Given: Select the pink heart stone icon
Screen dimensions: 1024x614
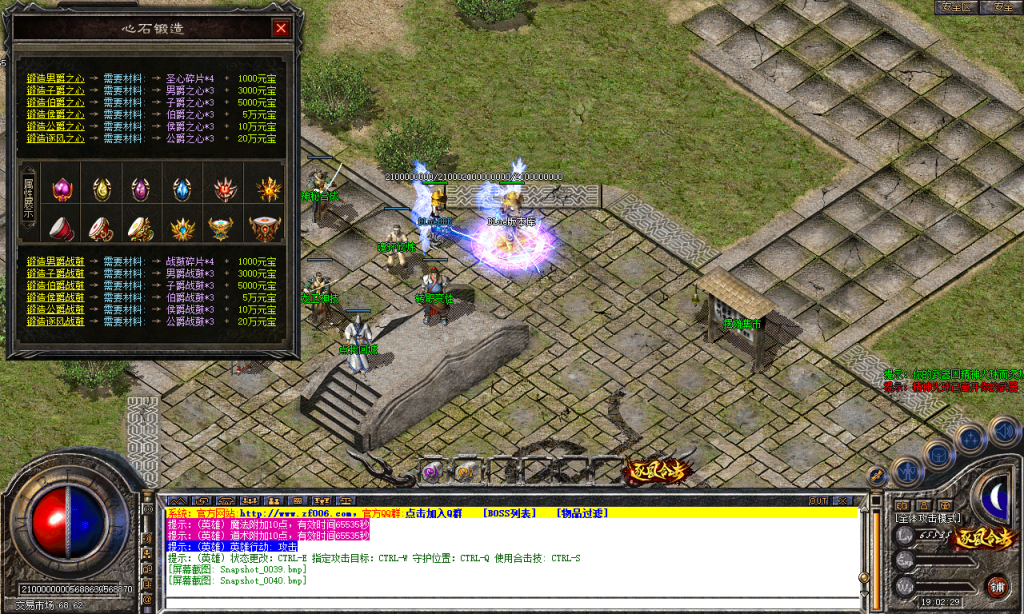Looking at the screenshot, I should click(62, 188).
